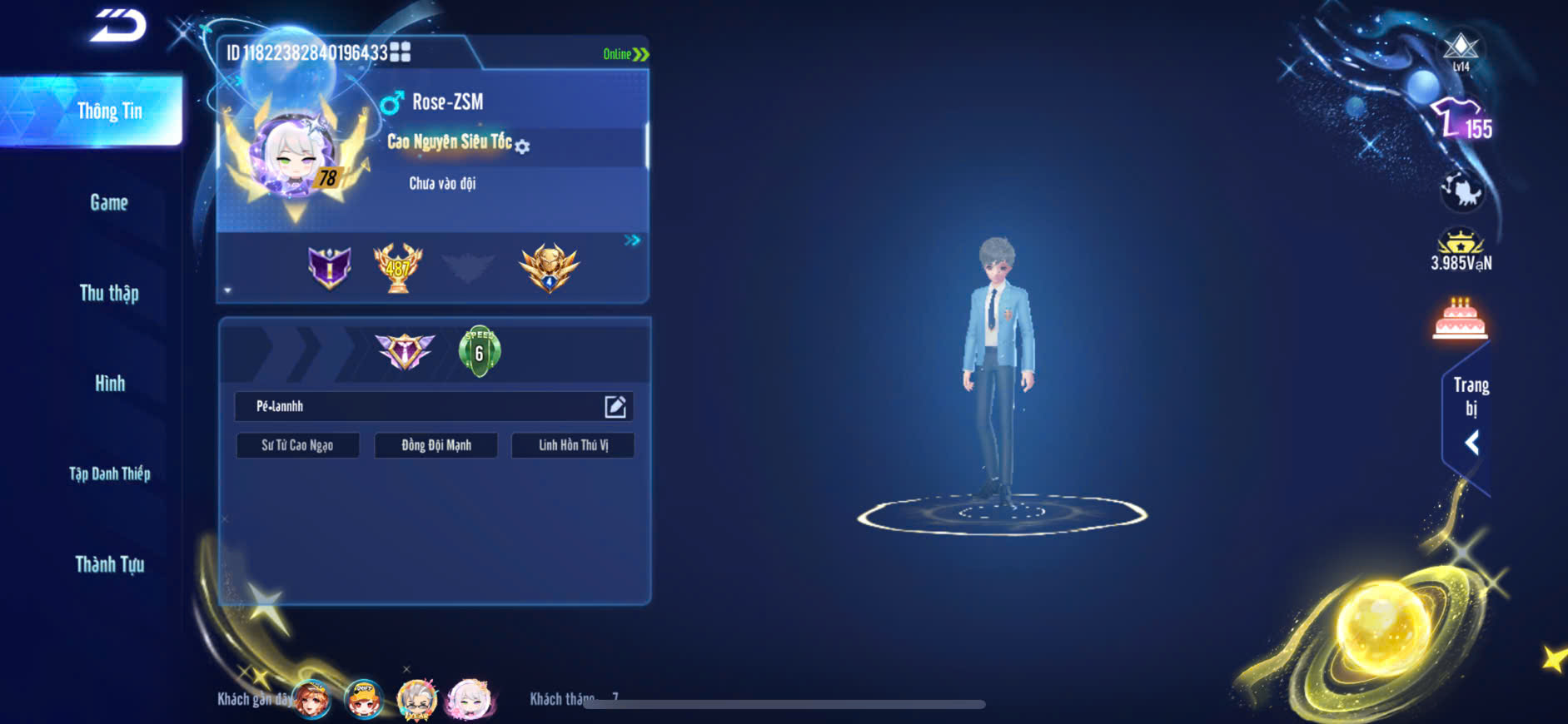Open the Game tab
Viewport: 1568px width, 724px height.
pyautogui.click(x=109, y=202)
